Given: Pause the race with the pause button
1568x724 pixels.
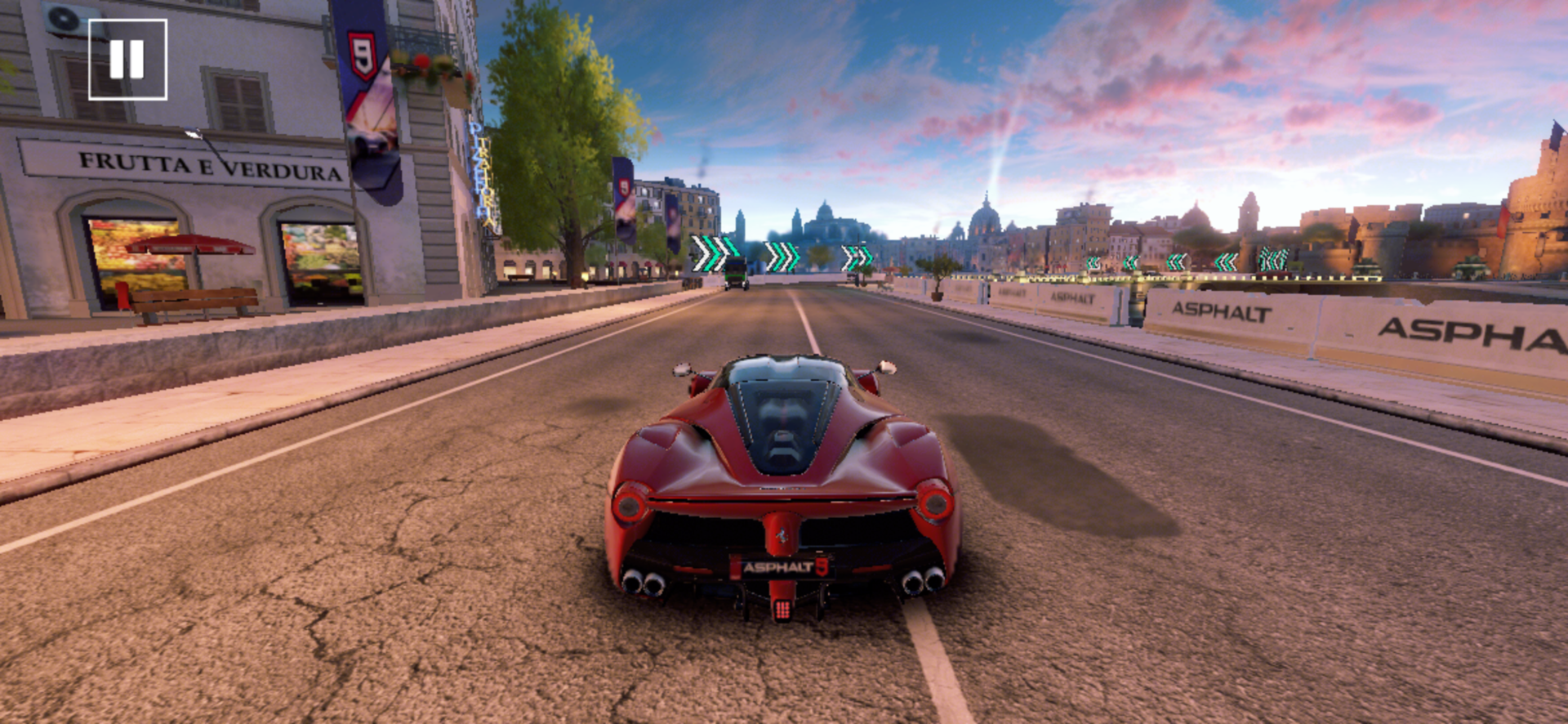Looking at the screenshot, I should [127, 60].
